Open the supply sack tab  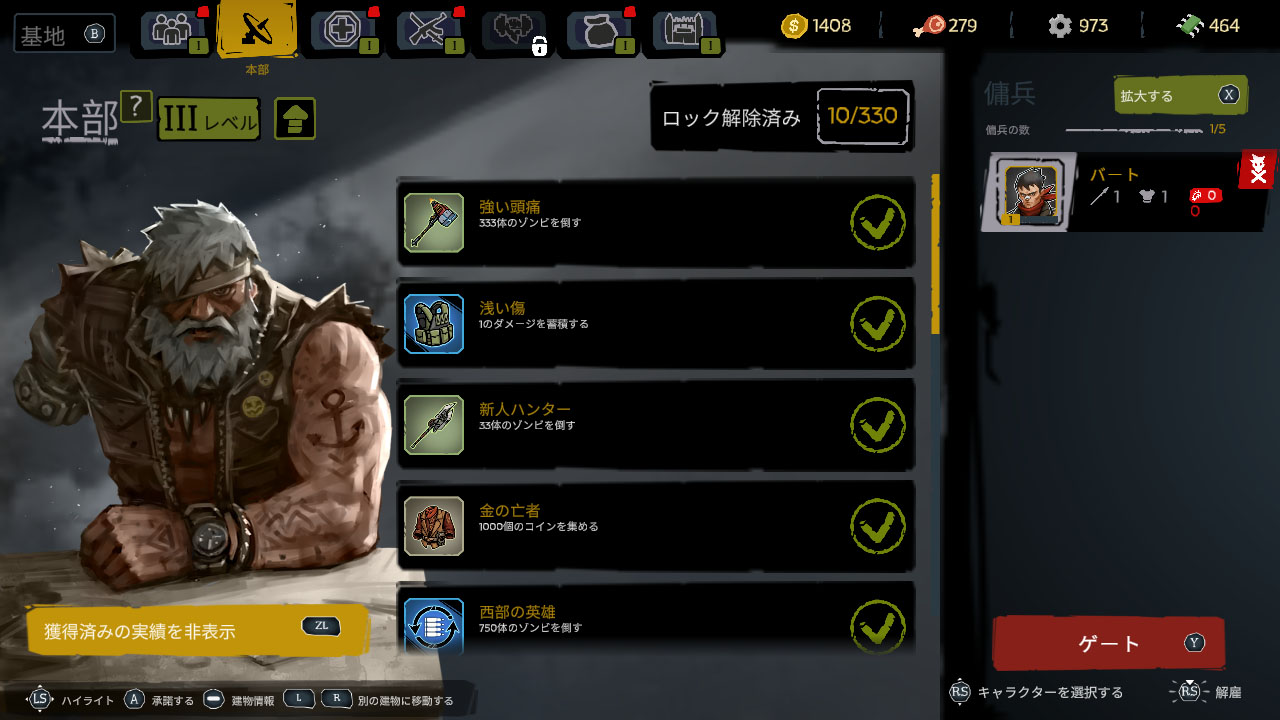(598, 31)
